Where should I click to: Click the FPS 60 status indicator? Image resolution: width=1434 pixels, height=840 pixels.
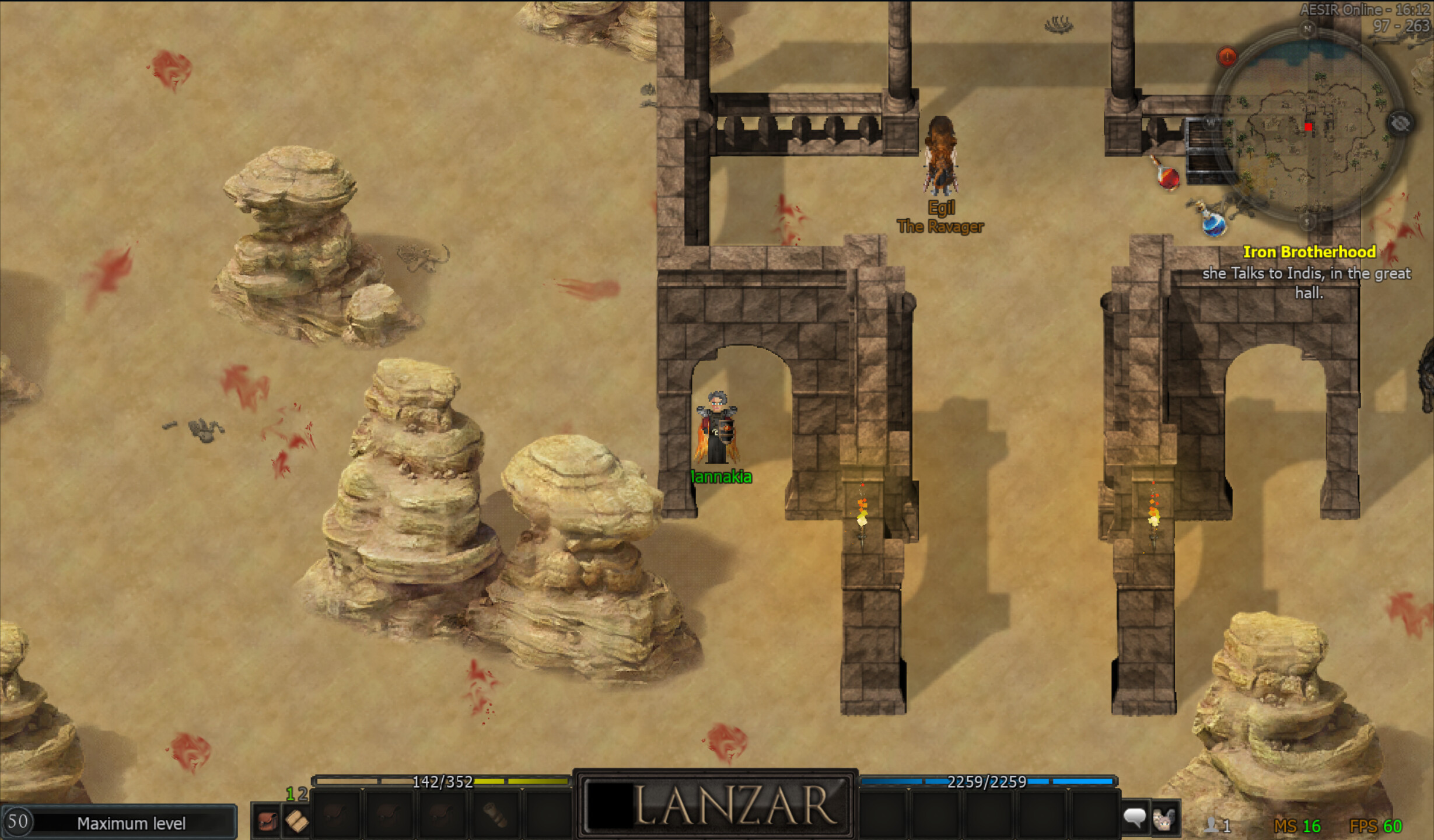click(x=1375, y=825)
